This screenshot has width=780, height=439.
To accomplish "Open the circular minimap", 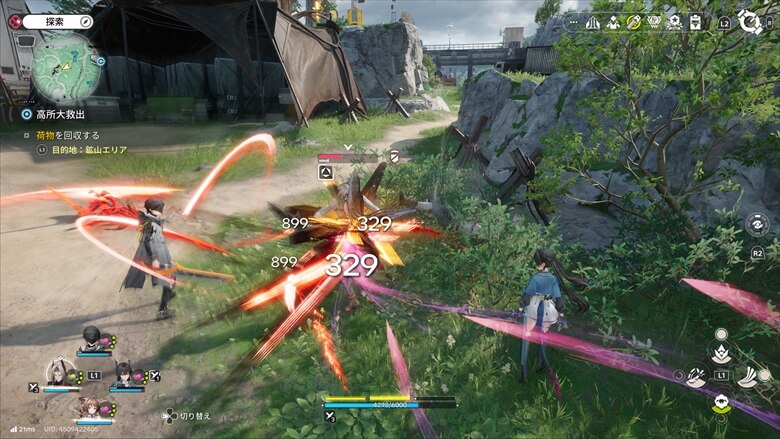I will point(65,67).
